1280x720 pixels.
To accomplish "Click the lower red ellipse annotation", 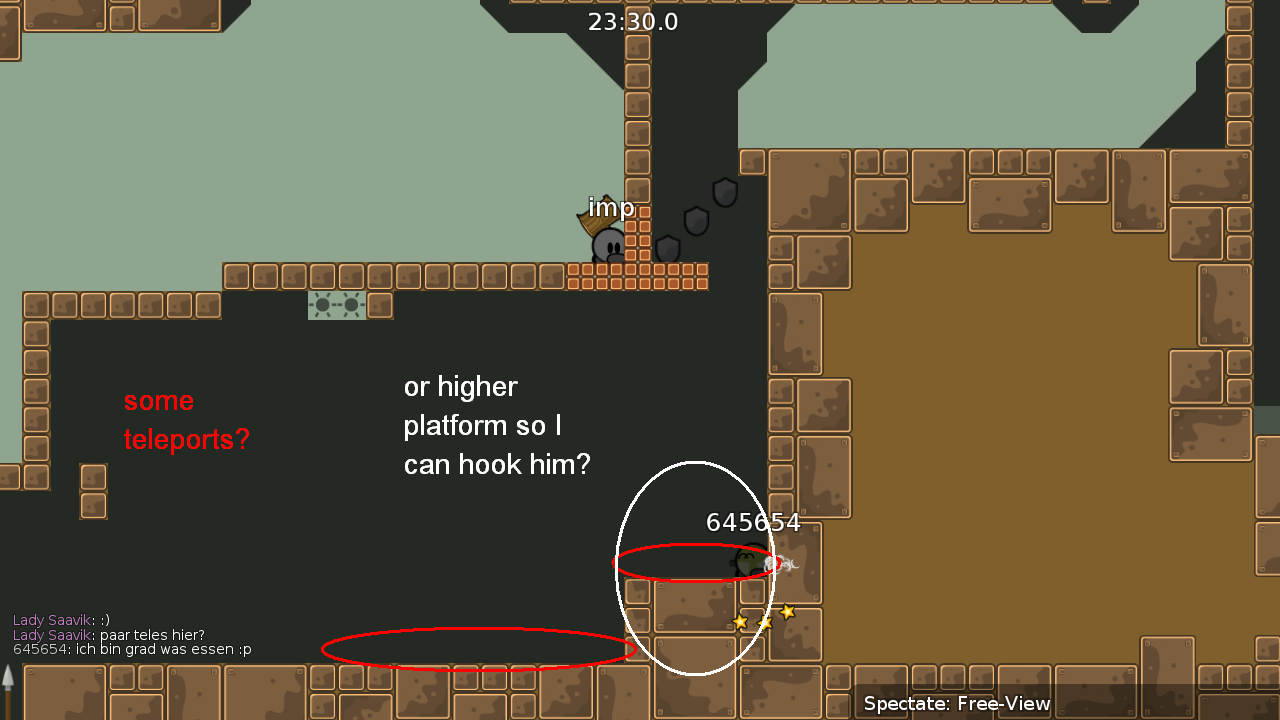I will (479, 649).
